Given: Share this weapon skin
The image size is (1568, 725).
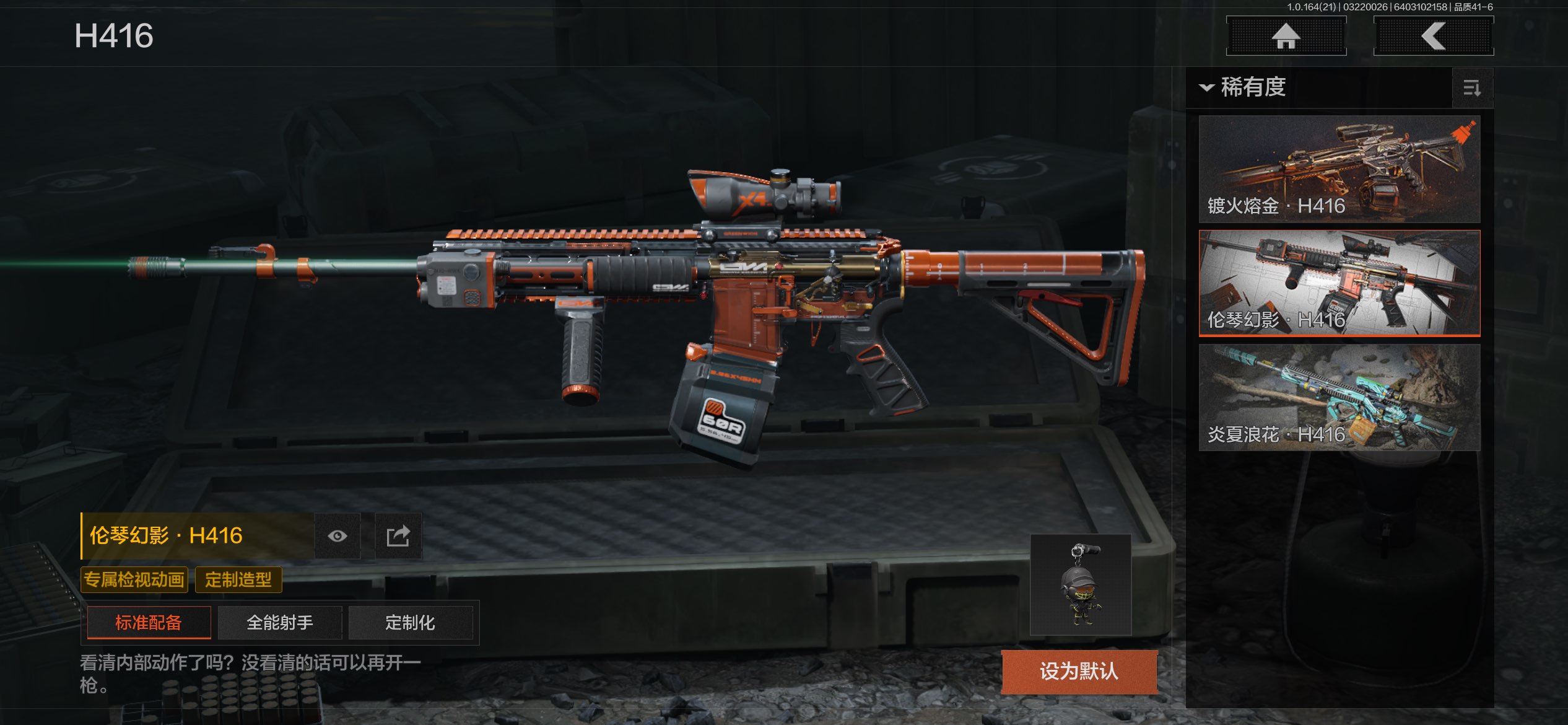Looking at the screenshot, I should click(398, 536).
